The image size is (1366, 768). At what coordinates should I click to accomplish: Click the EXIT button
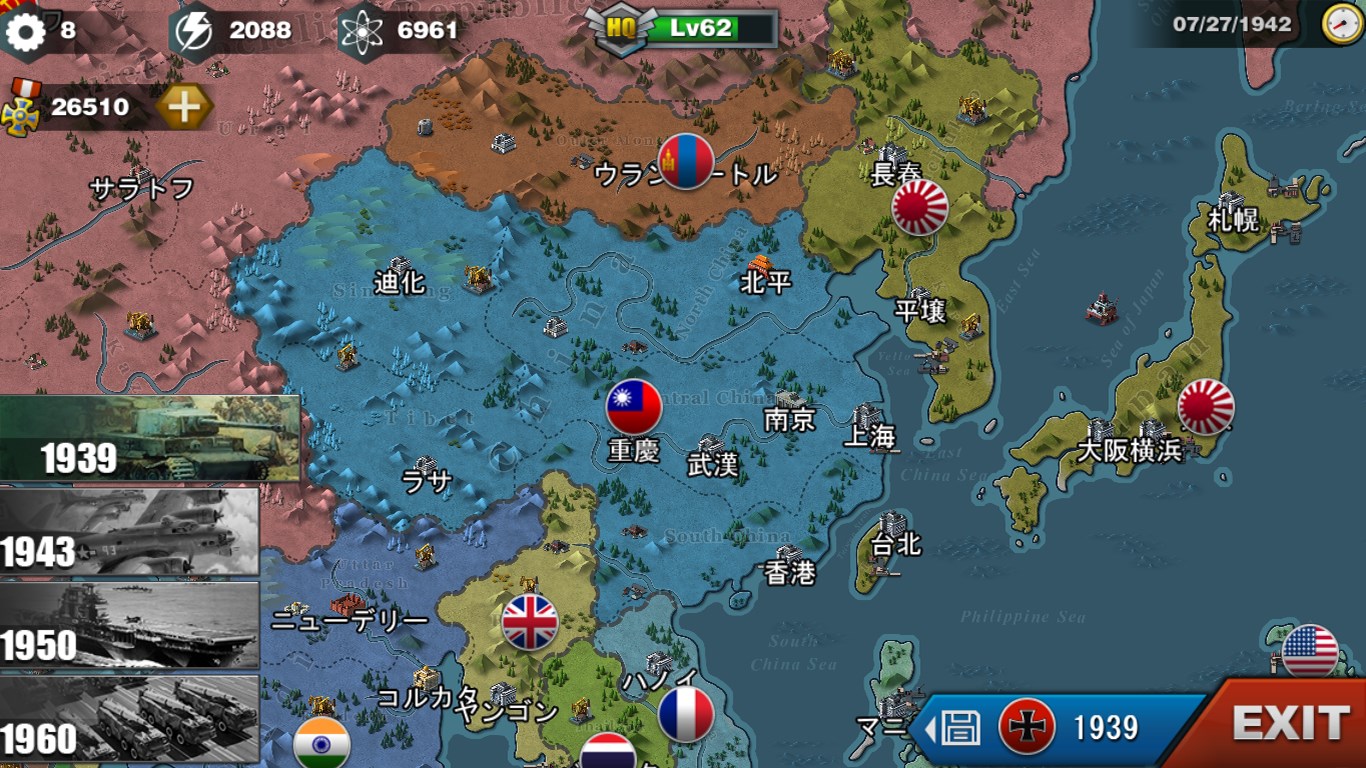click(1290, 723)
